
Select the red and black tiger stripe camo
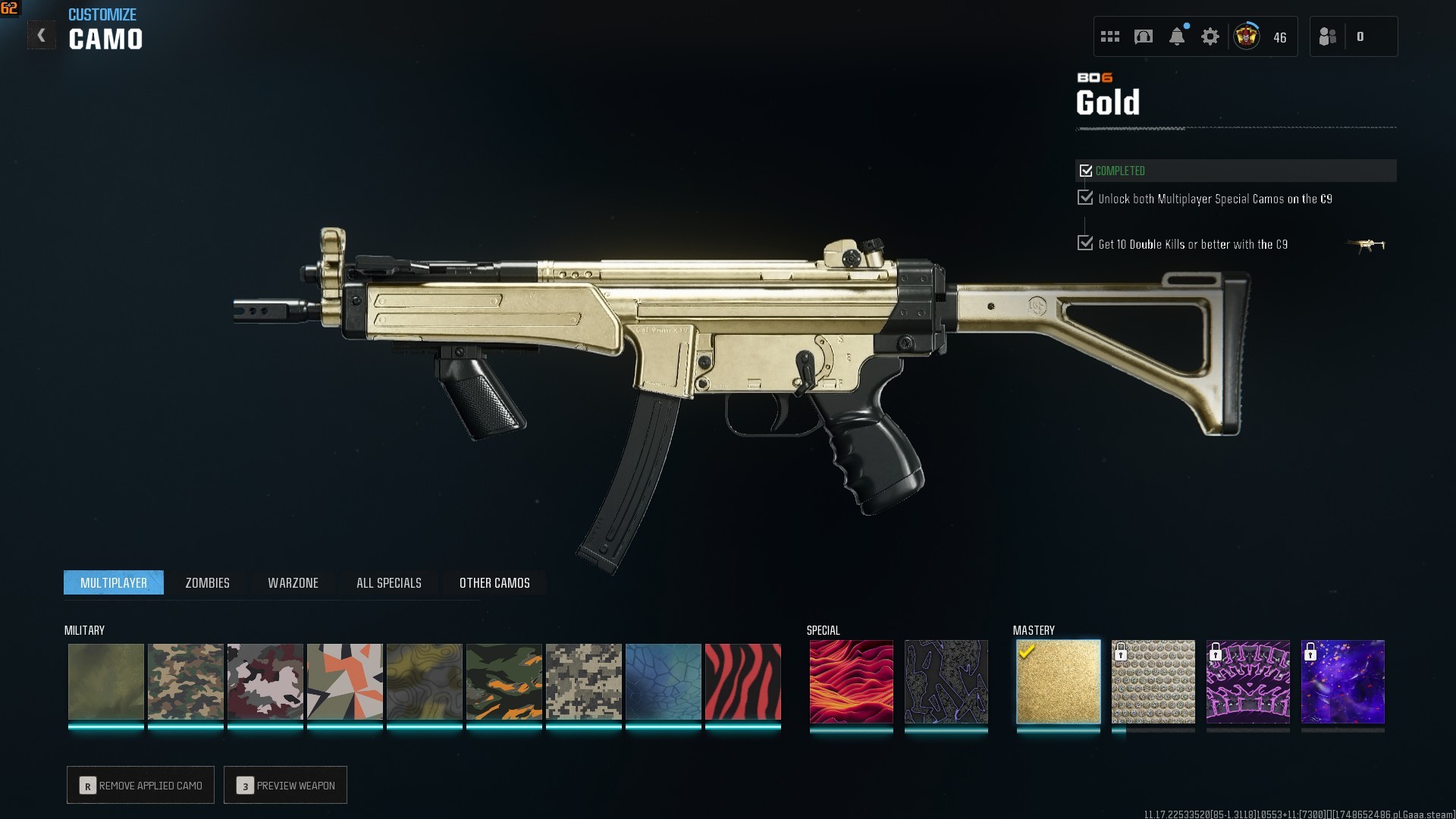click(742, 682)
